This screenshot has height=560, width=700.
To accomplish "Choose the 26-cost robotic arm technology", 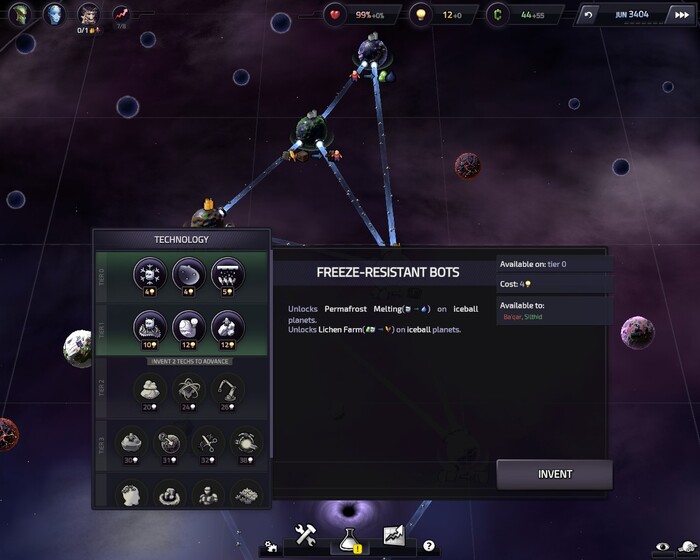I will [x=227, y=389].
